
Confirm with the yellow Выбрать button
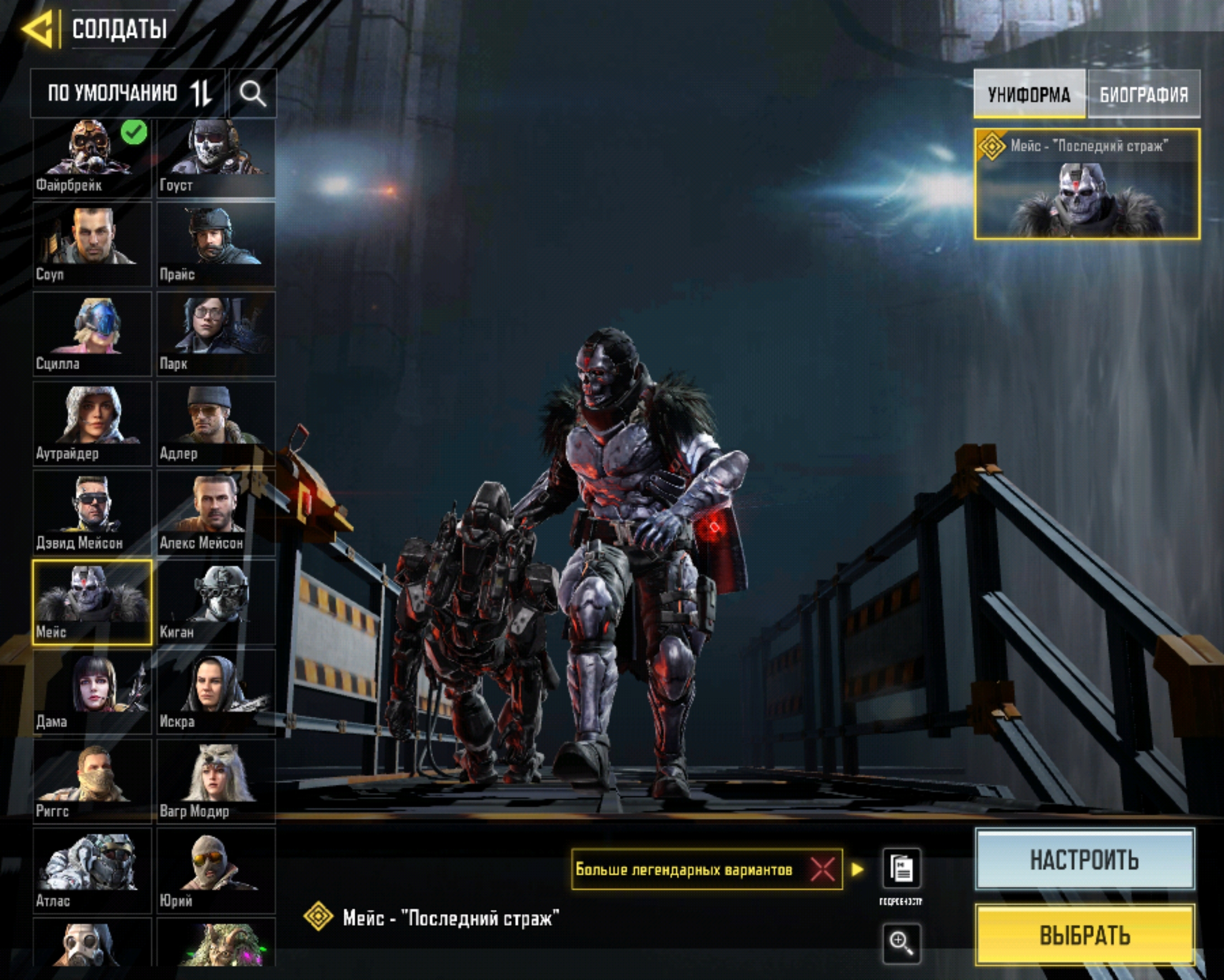pyautogui.click(x=1084, y=935)
